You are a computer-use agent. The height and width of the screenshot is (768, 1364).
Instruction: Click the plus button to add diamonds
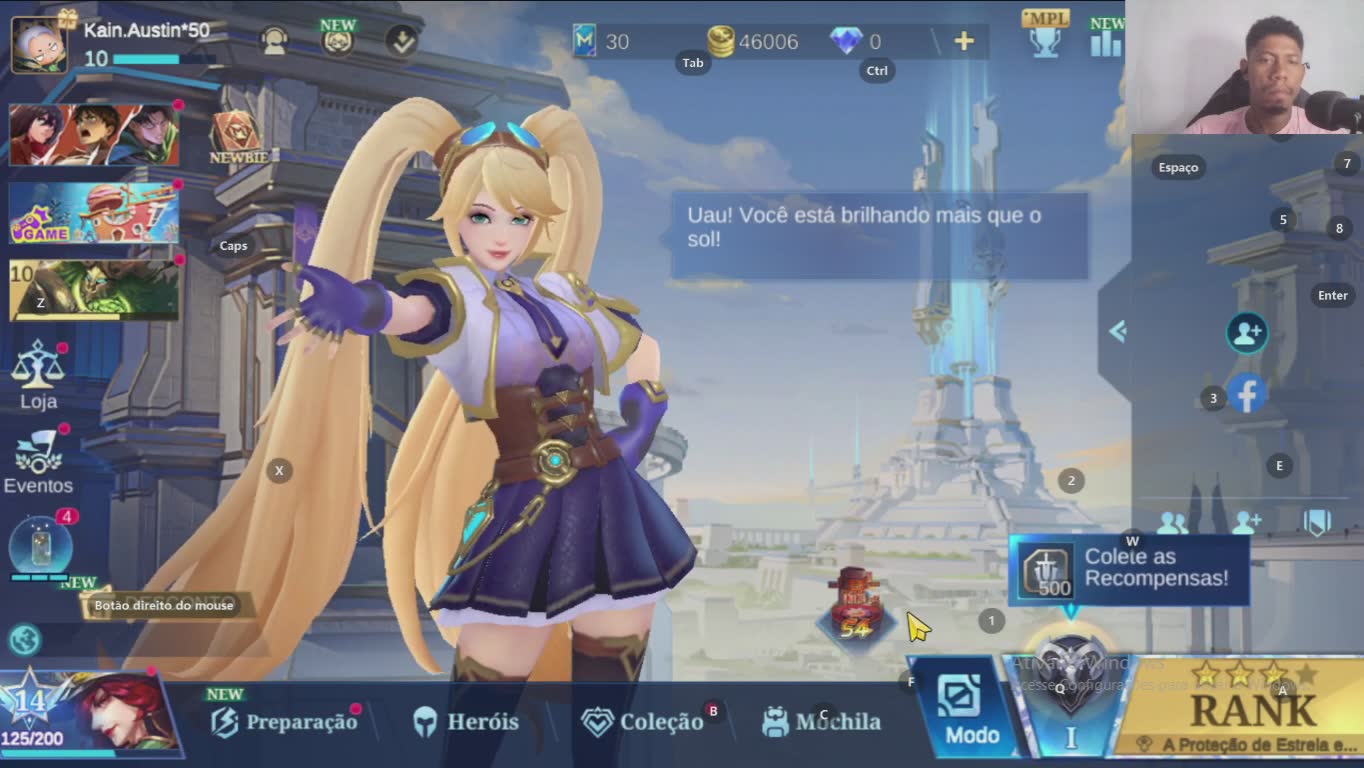(x=964, y=41)
